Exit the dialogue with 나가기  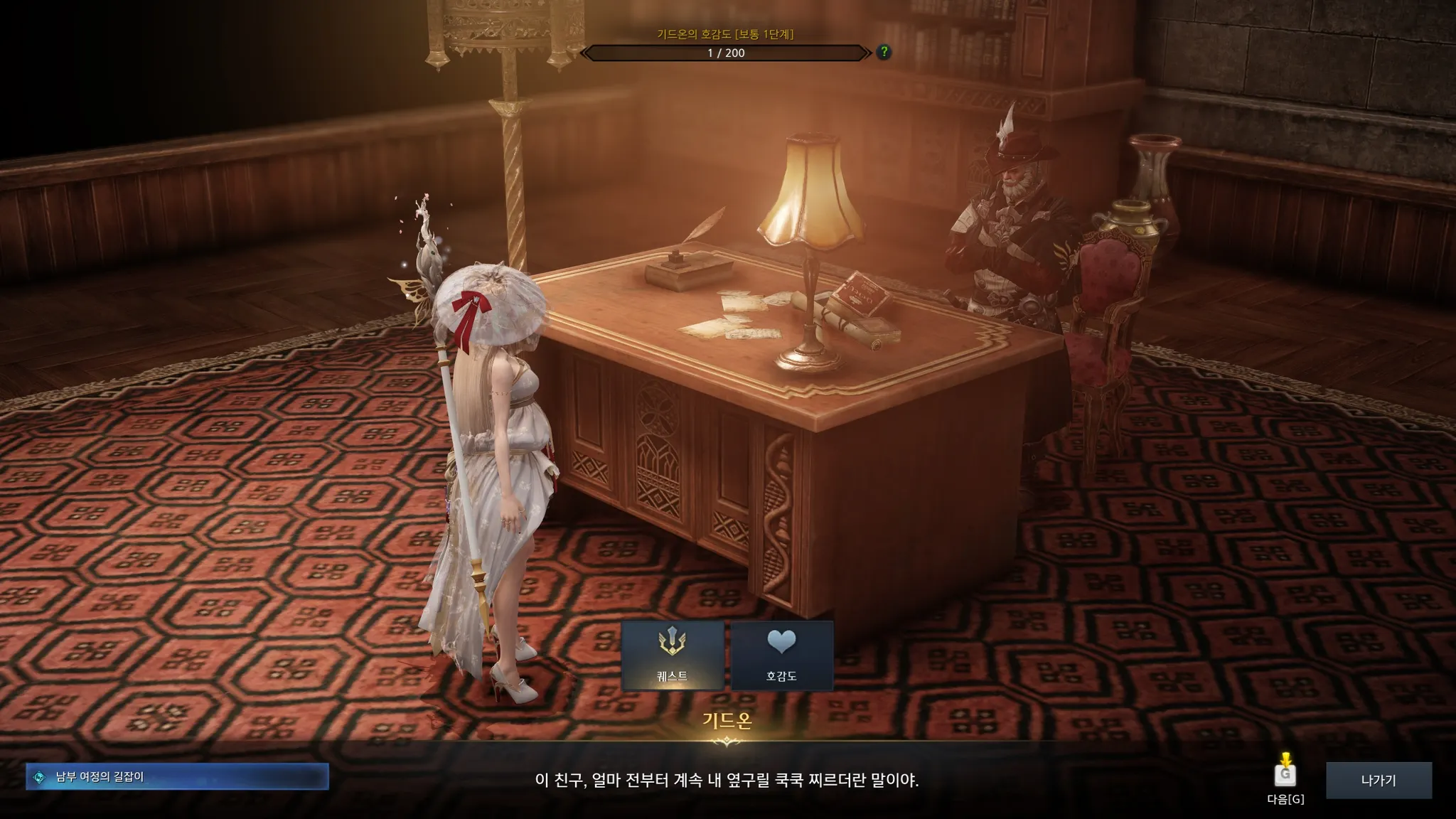click(1379, 780)
